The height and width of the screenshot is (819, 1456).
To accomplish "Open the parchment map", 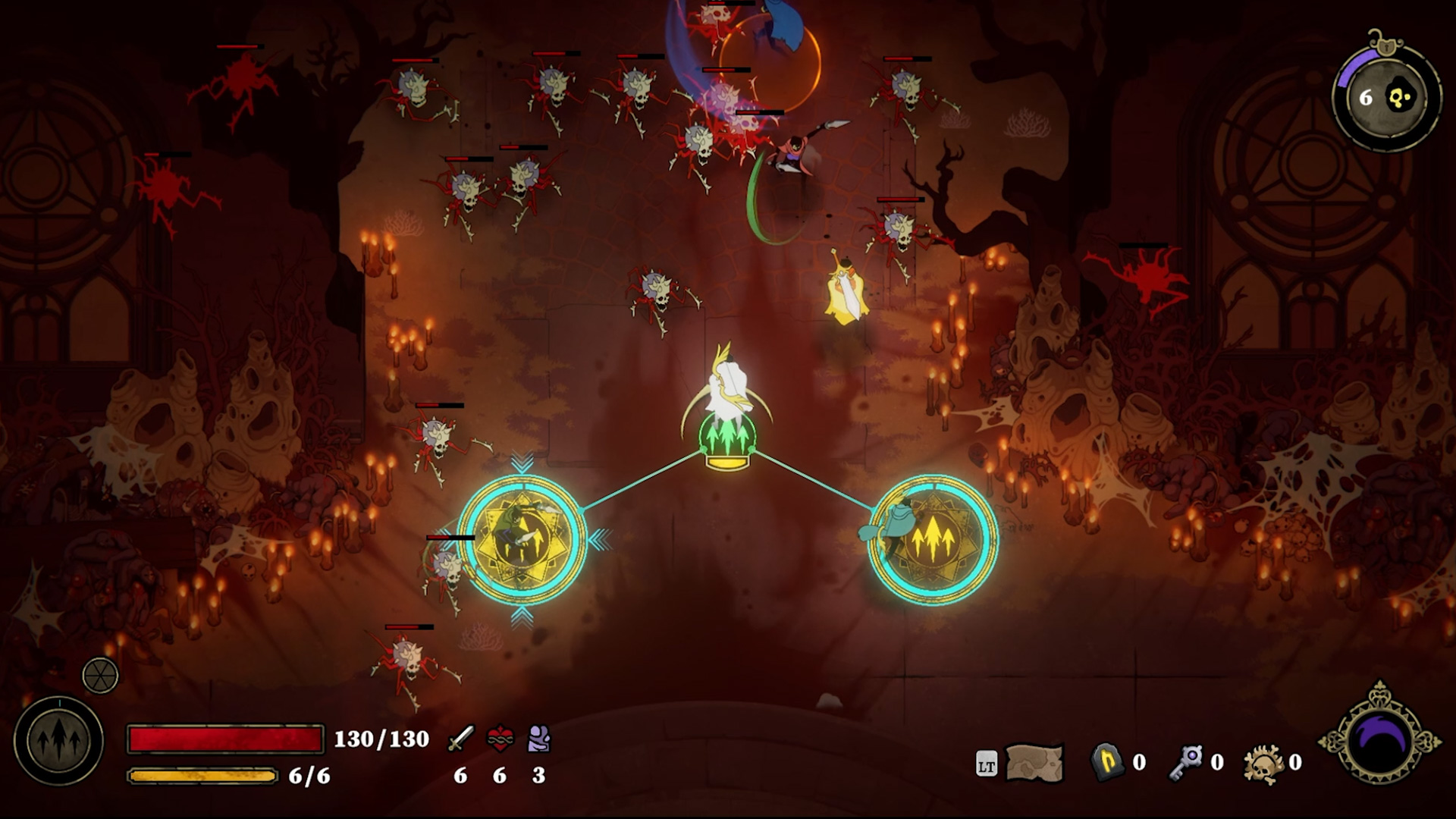I will [1034, 762].
